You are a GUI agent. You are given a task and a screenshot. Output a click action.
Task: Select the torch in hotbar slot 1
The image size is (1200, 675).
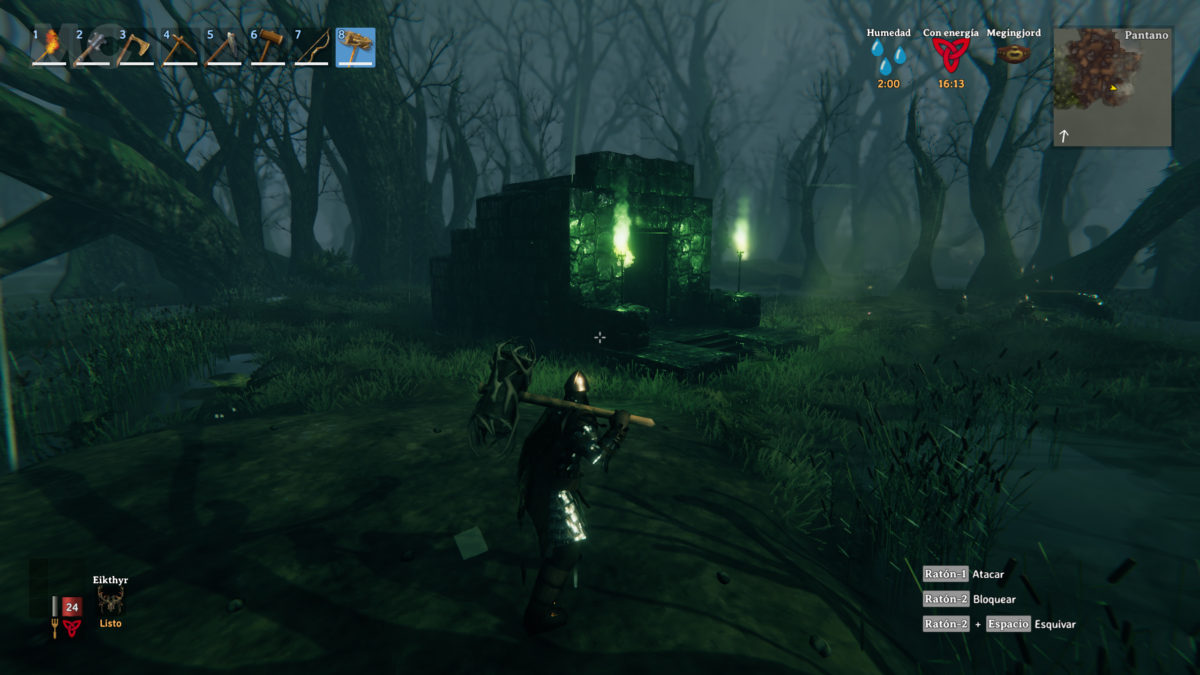click(50, 46)
